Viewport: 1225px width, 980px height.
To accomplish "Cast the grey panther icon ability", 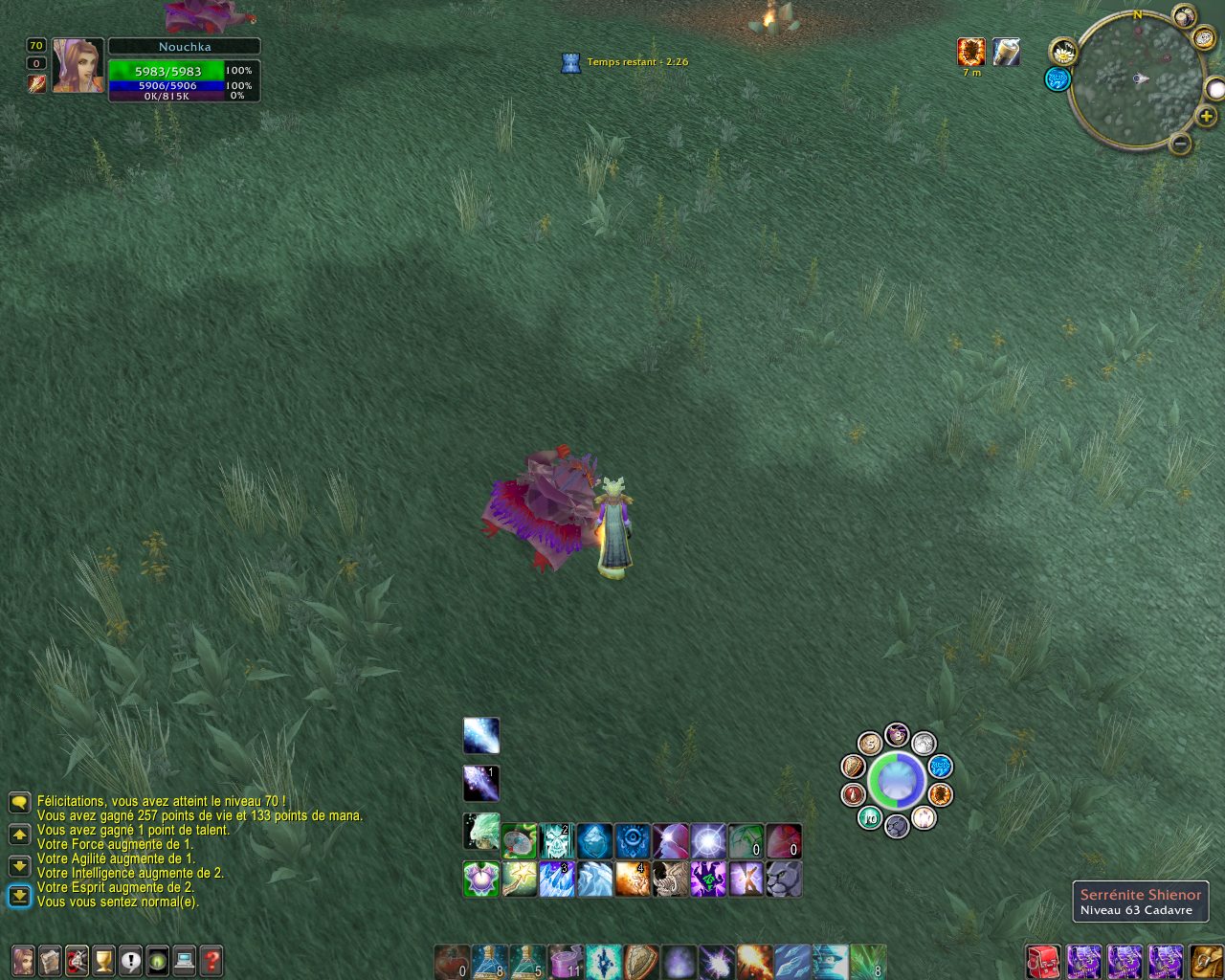I will click(783, 880).
